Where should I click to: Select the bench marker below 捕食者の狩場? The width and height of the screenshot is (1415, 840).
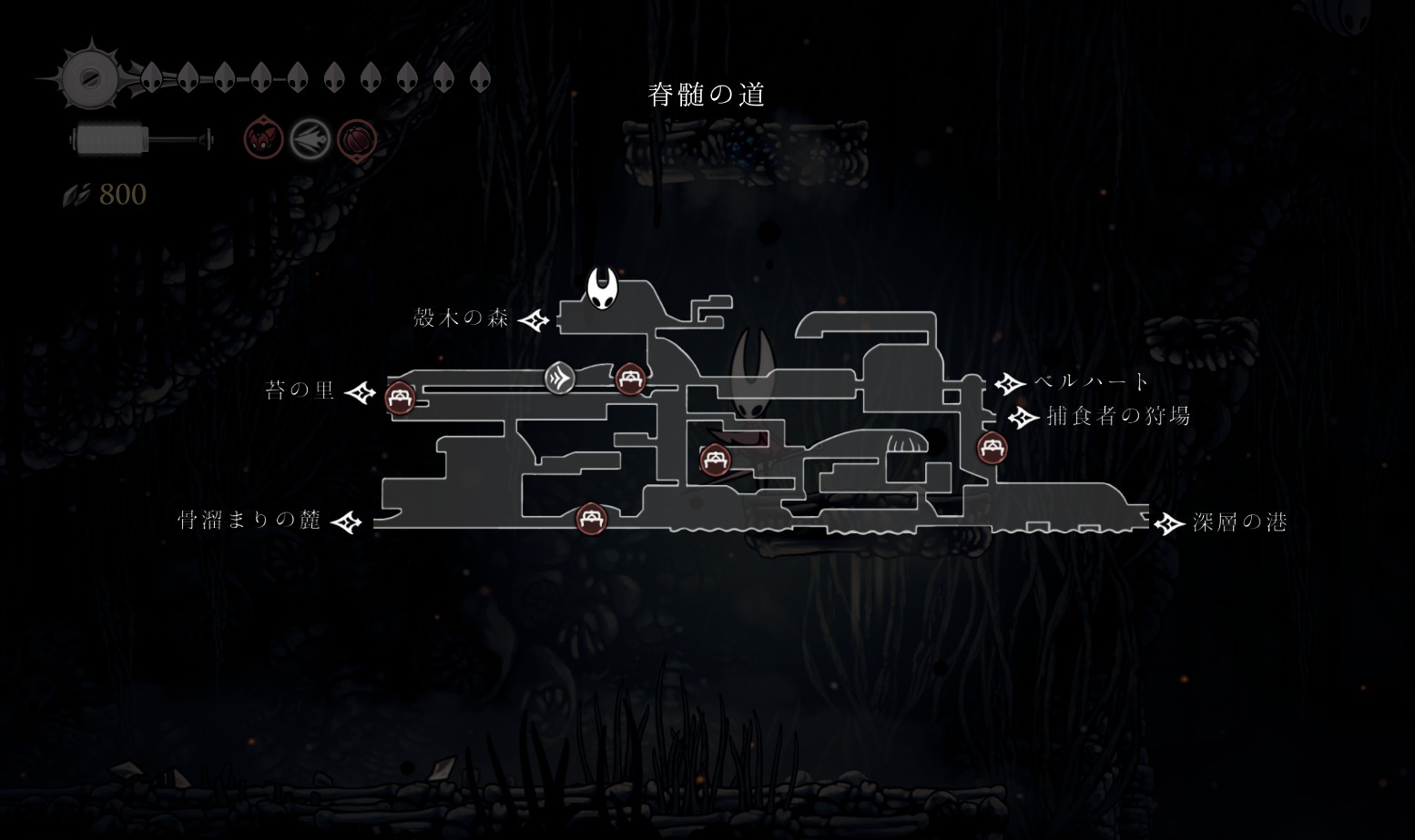point(991,448)
